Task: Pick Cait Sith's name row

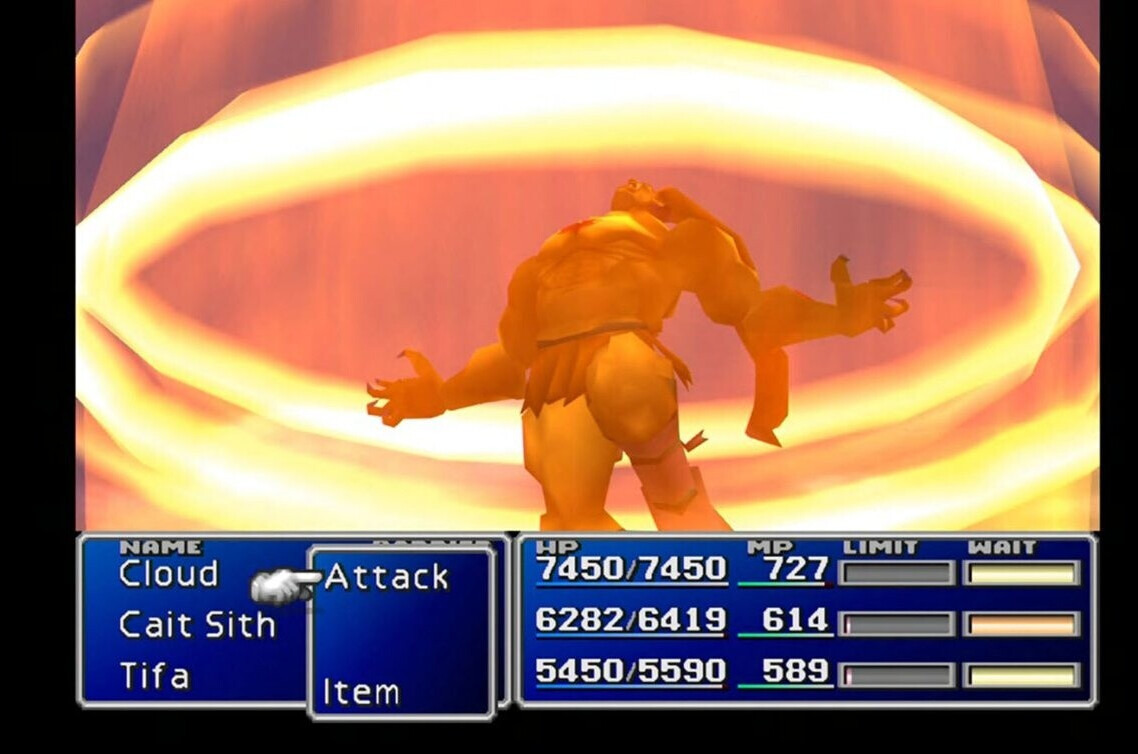Action: [197, 625]
